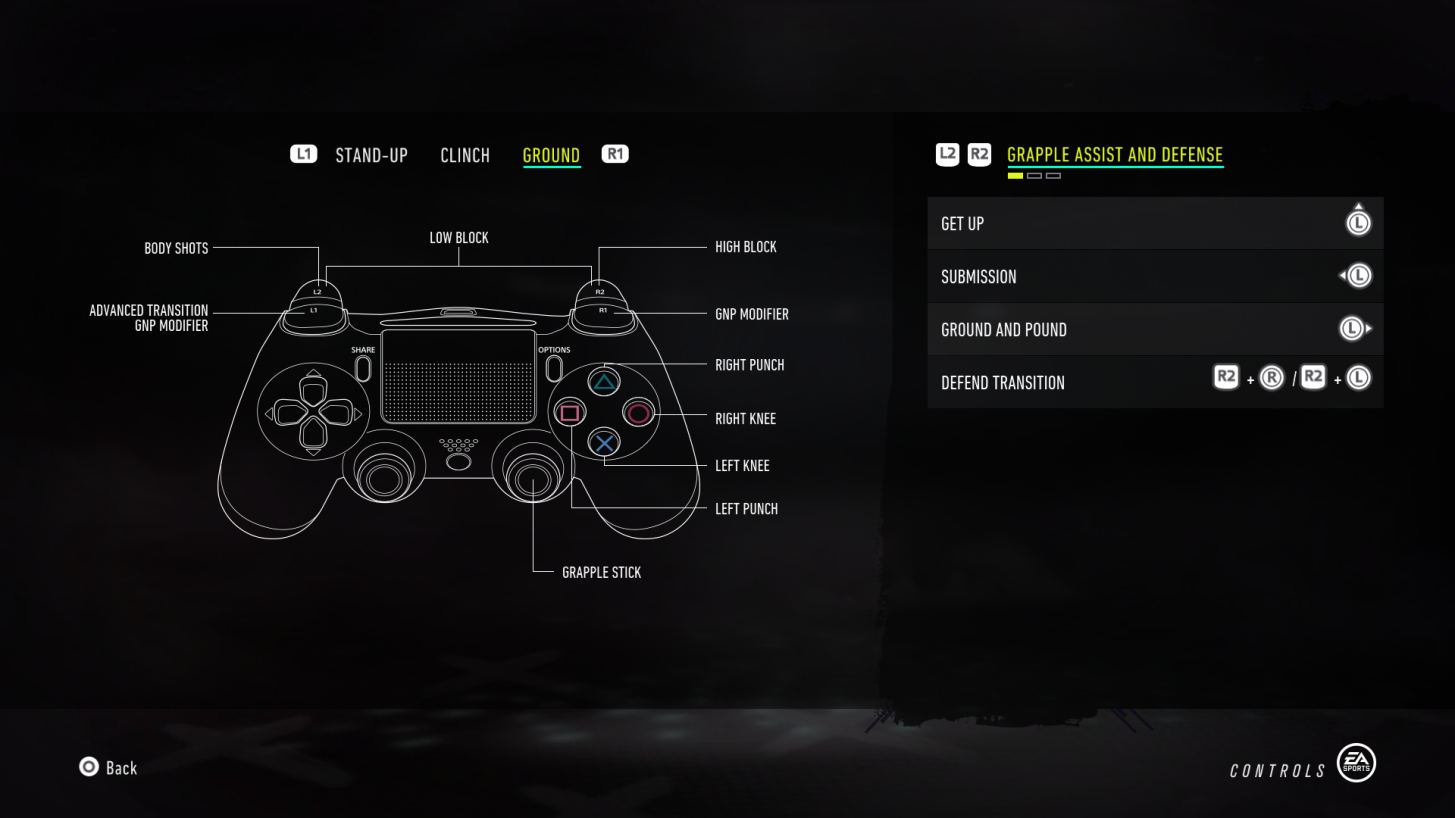Select the Ground tab
Viewport: 1455px width, 818px height.
coord(551,155)
